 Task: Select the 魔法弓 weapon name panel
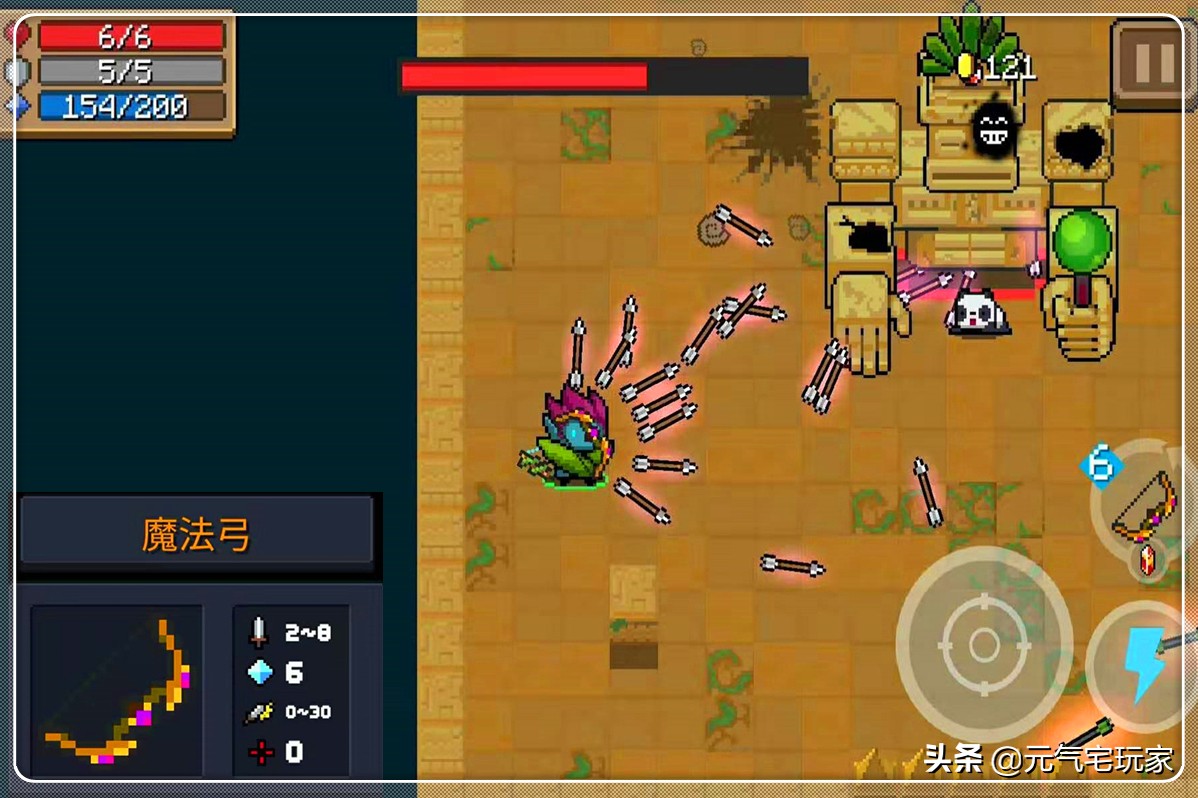pos(196,535)
